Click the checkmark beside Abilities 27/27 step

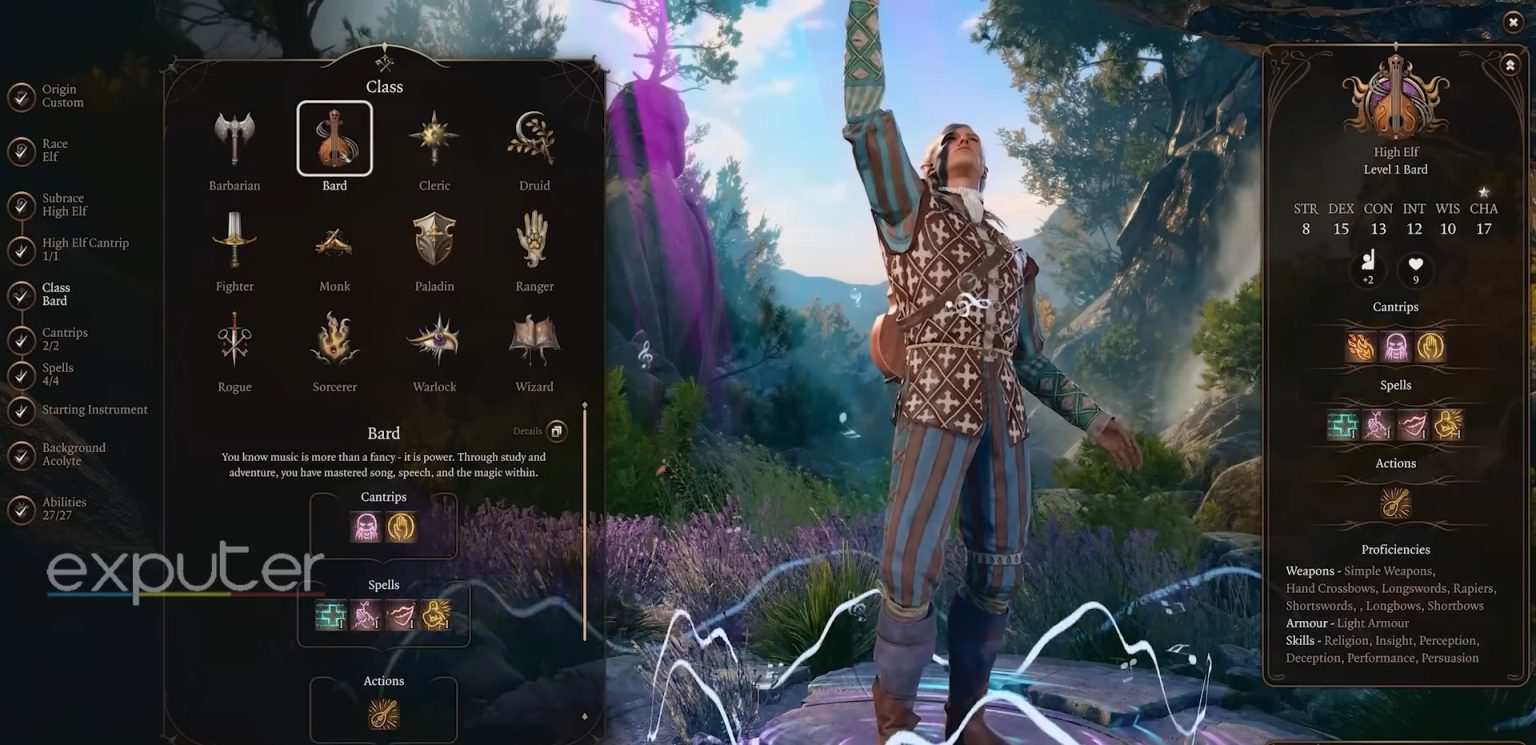pos(22,508)
